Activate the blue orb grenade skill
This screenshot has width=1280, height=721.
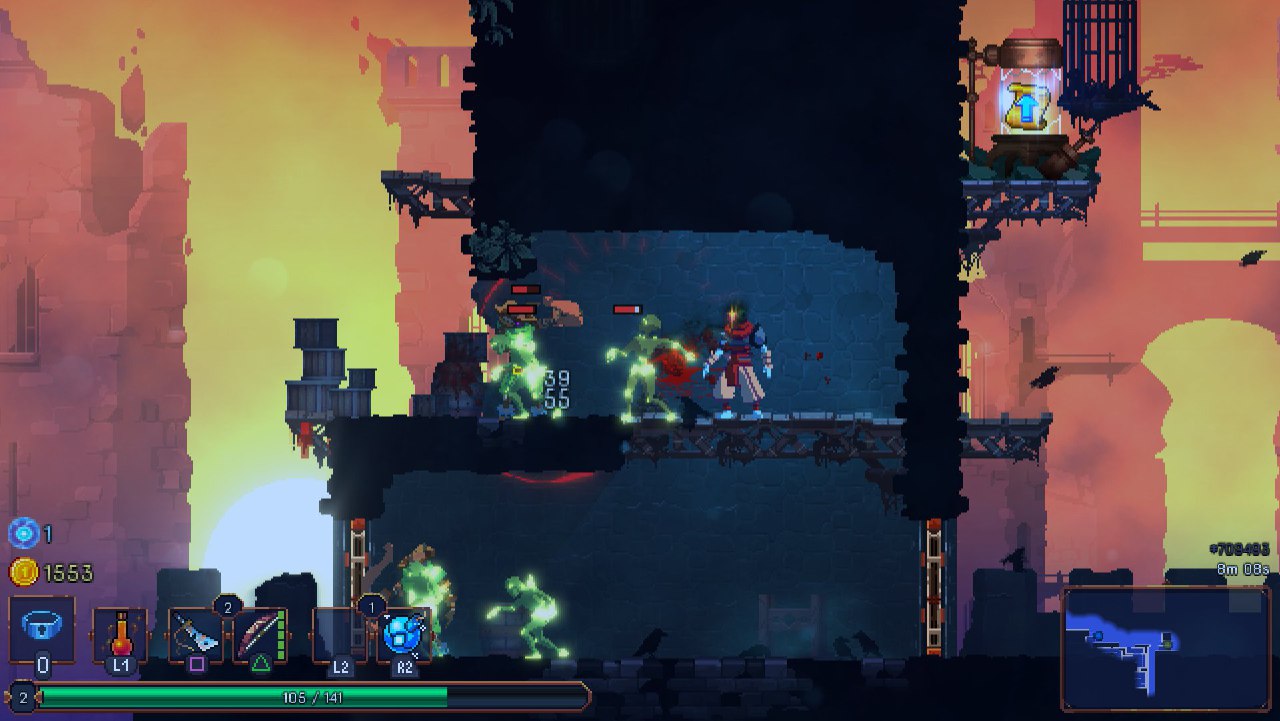coord(404,634)
